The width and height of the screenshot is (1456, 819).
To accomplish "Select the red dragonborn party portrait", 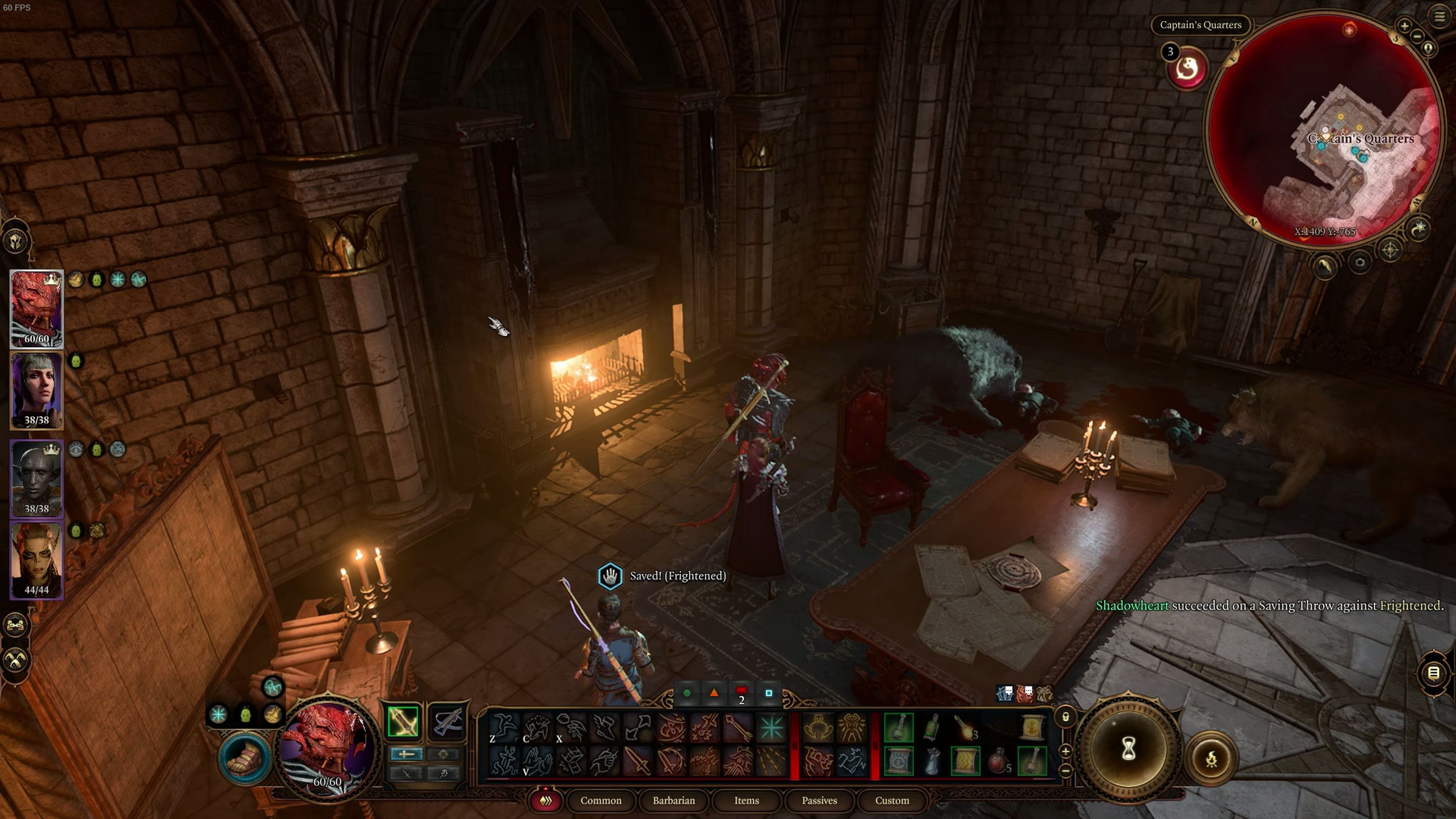I will 37,309.
